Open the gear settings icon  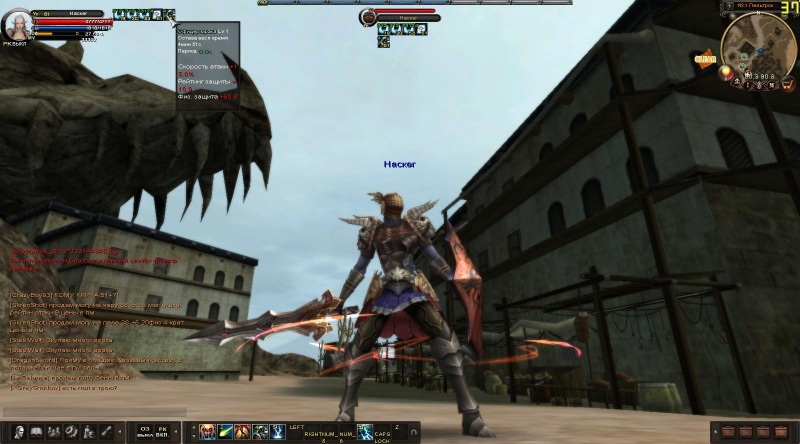pyautogui.click(x=72, y=432)
